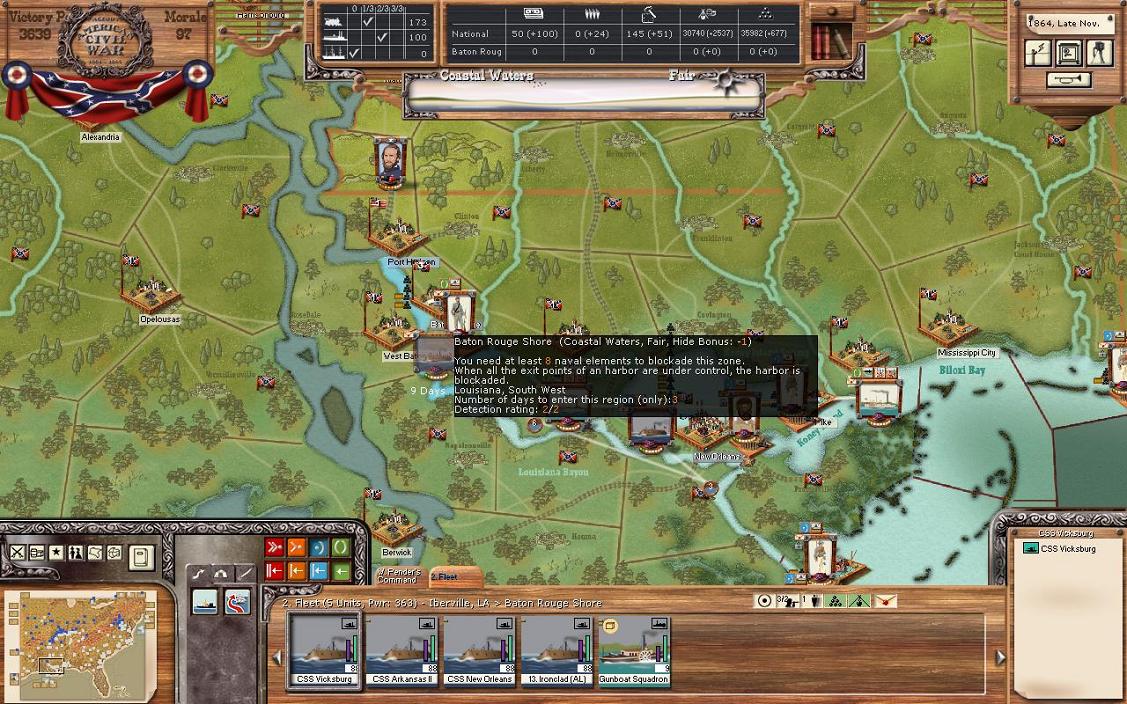Toggle the star map filter
Screen dimensions: 1127x704
[x=56, y=553]
